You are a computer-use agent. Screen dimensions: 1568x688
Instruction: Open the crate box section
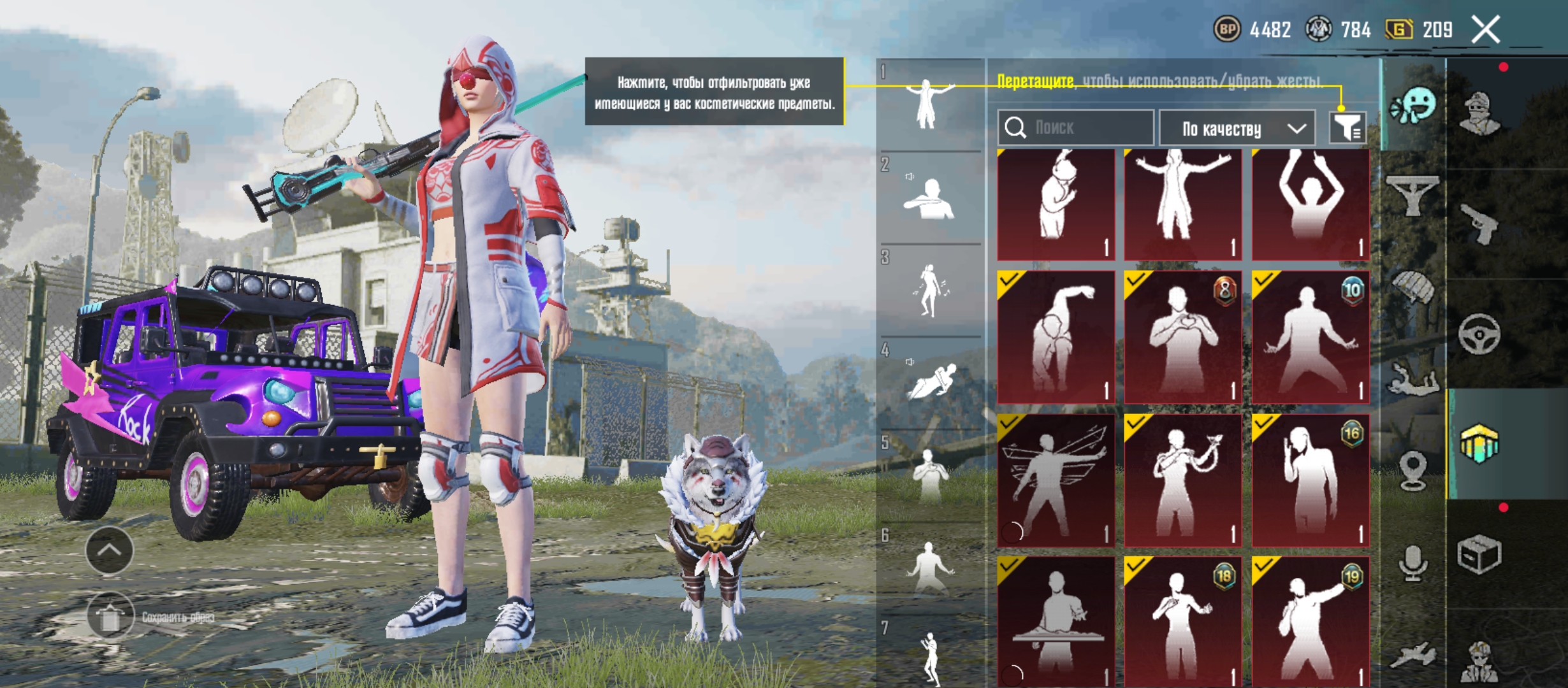pos(1479,555)
